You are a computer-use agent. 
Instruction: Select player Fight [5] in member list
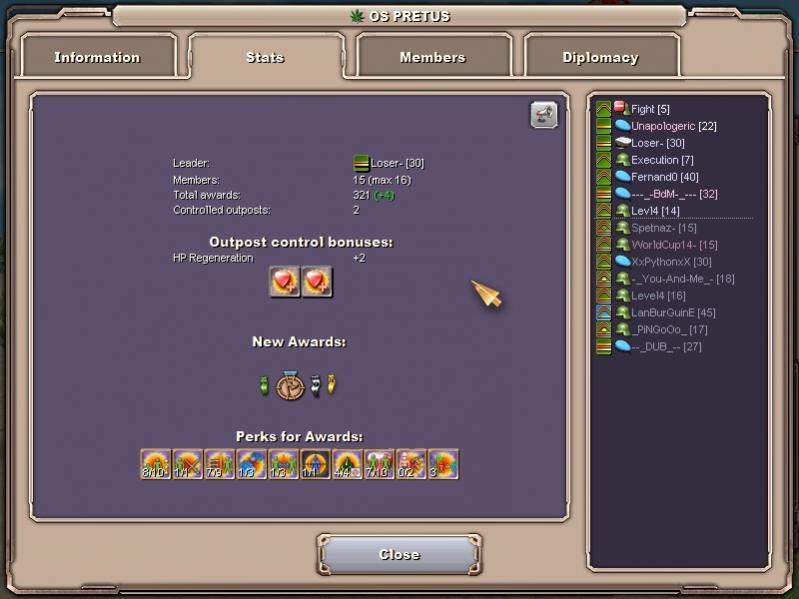click(649, 109)
